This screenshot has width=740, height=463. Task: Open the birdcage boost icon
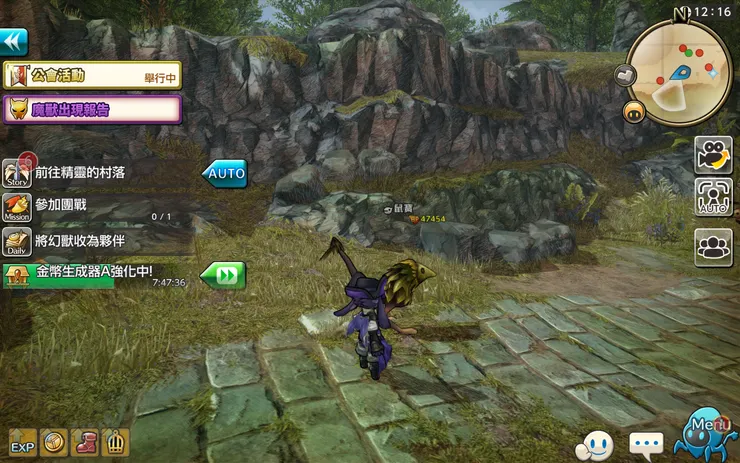point(117,441)
